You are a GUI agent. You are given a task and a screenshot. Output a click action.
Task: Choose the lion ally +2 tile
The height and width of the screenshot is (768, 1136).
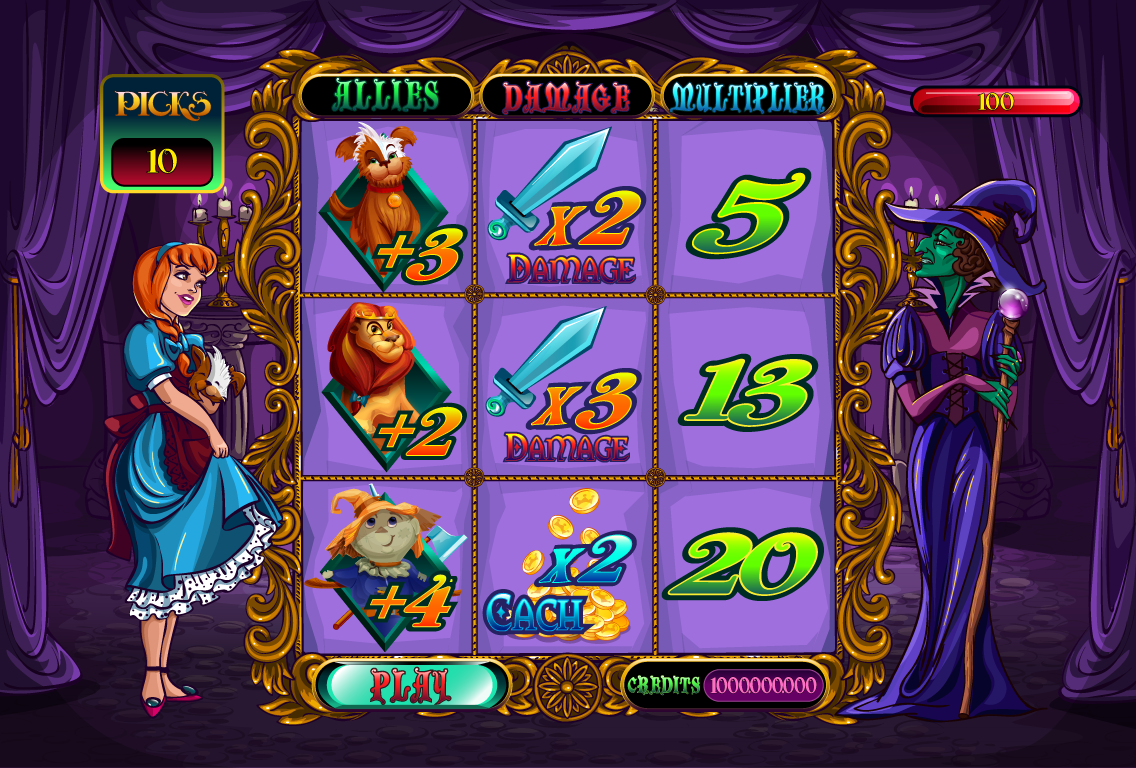[x=388, y=386]
